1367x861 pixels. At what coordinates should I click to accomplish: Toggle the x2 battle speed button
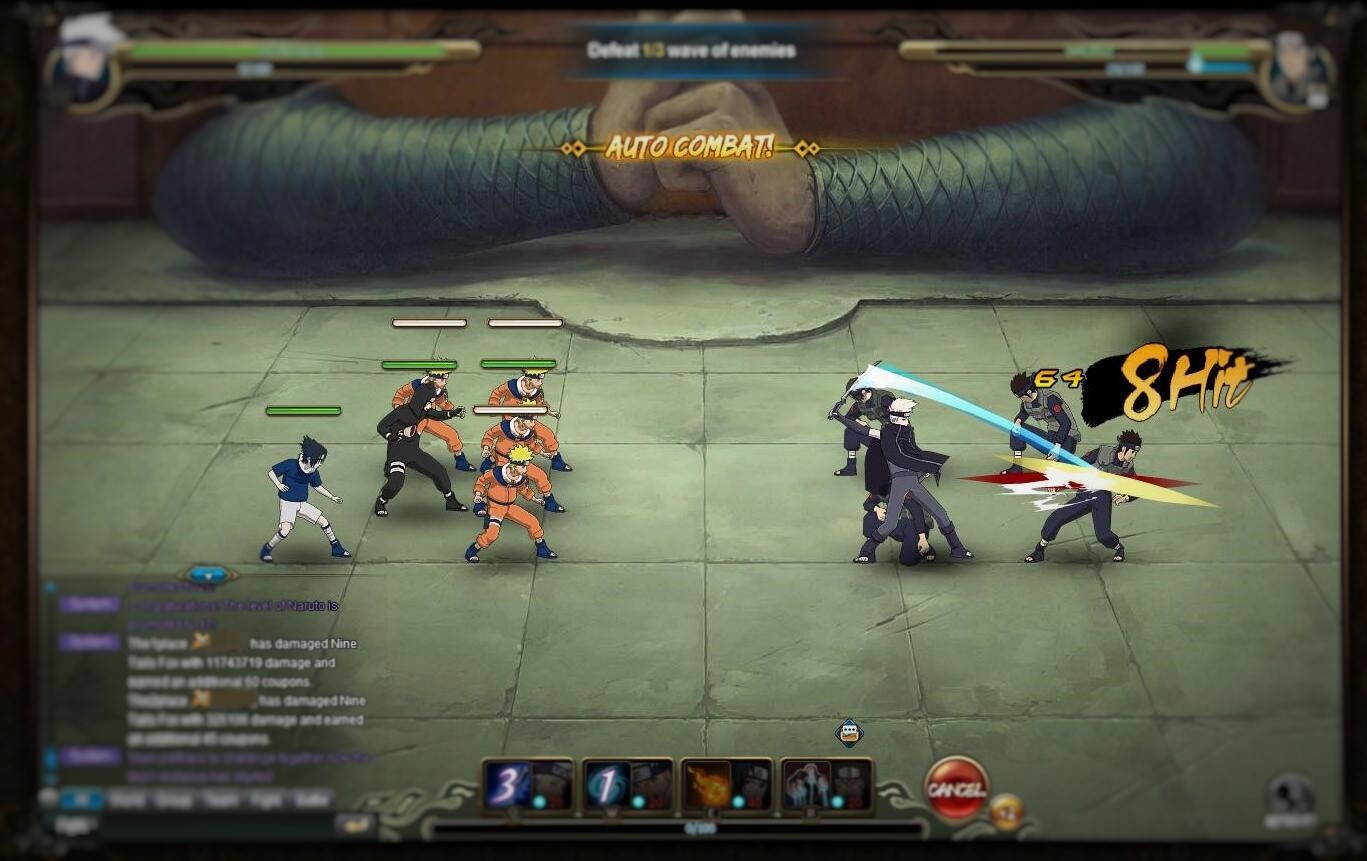1007,811
